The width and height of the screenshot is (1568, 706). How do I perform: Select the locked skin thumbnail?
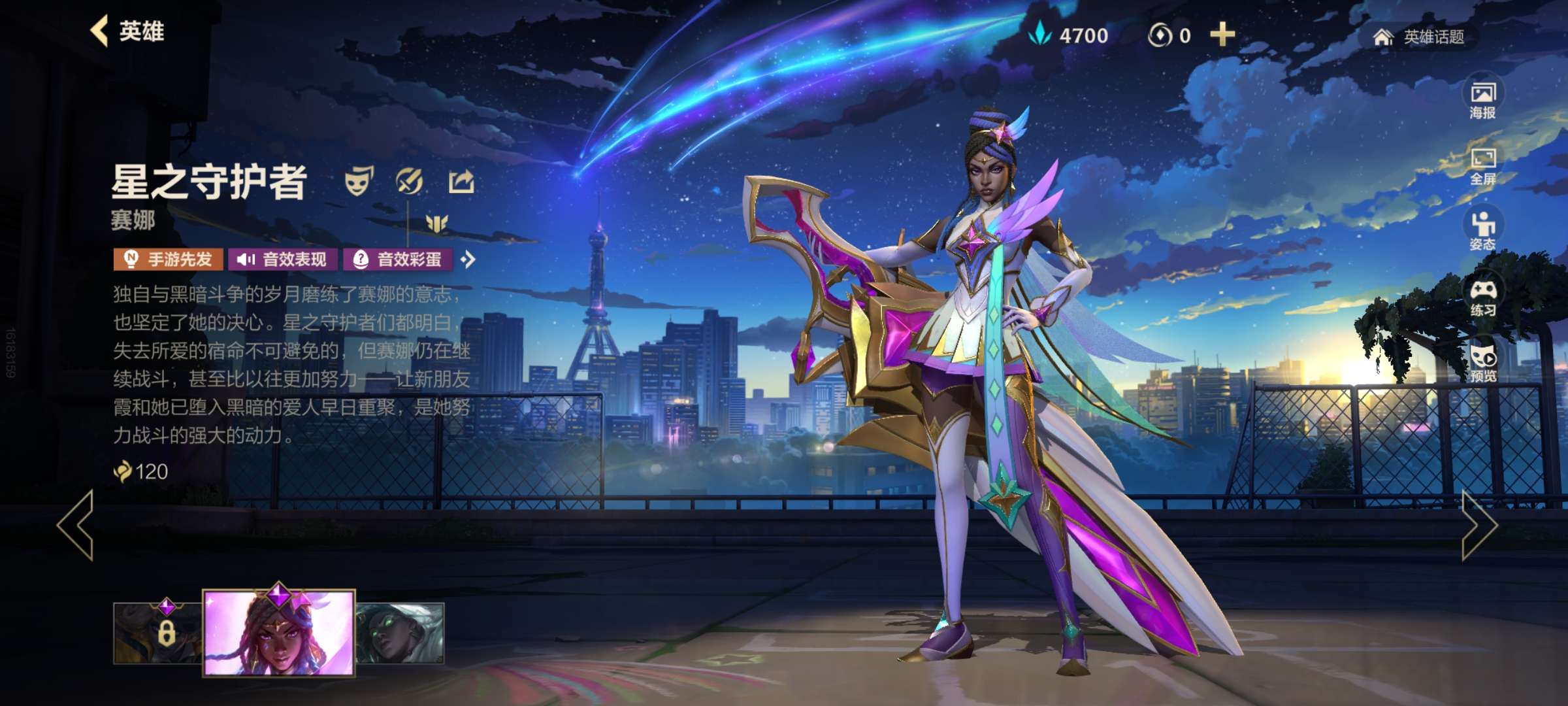[x=158, y=633]
